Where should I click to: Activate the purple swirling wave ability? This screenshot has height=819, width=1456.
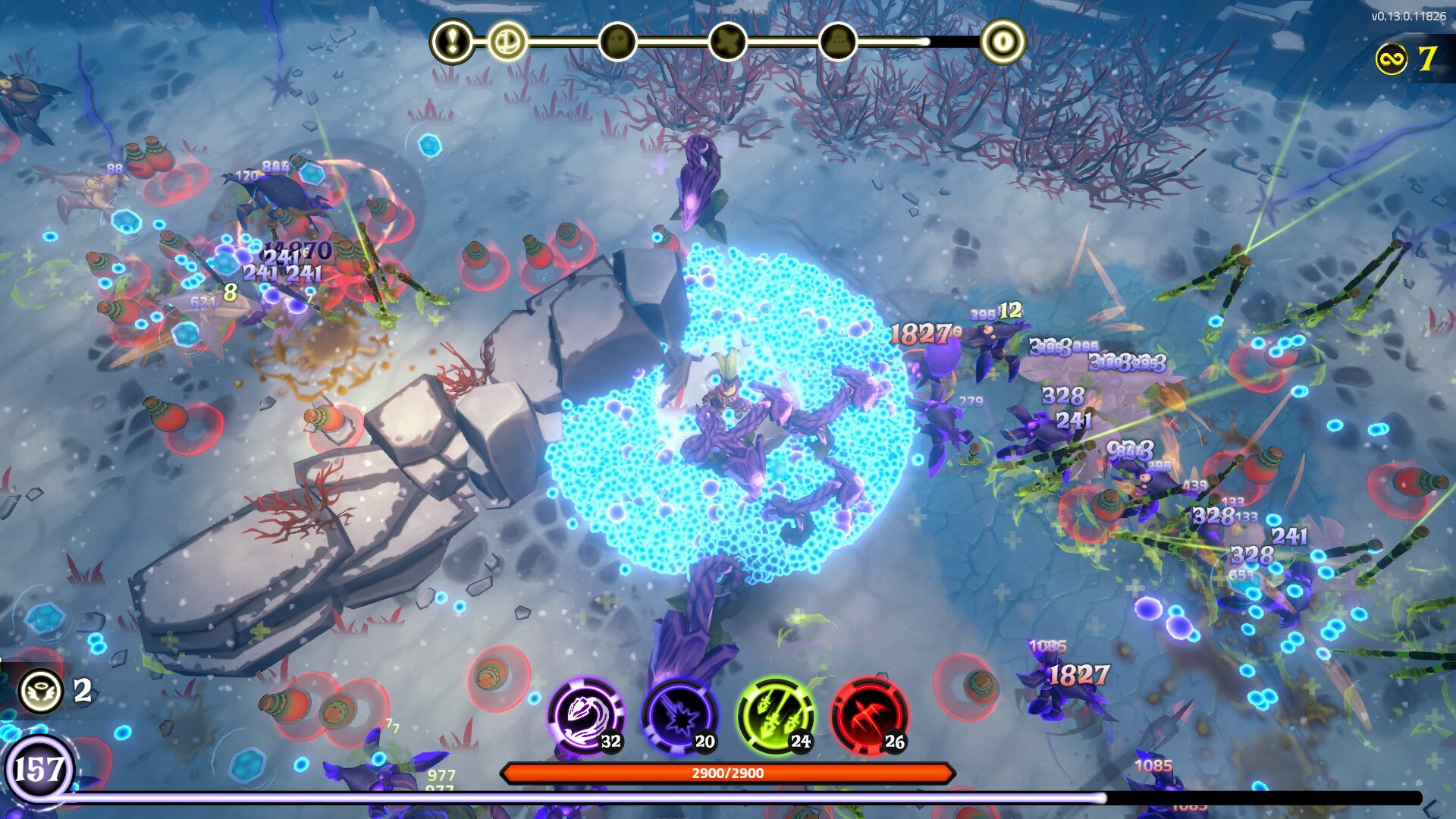(x=586, y=716)
